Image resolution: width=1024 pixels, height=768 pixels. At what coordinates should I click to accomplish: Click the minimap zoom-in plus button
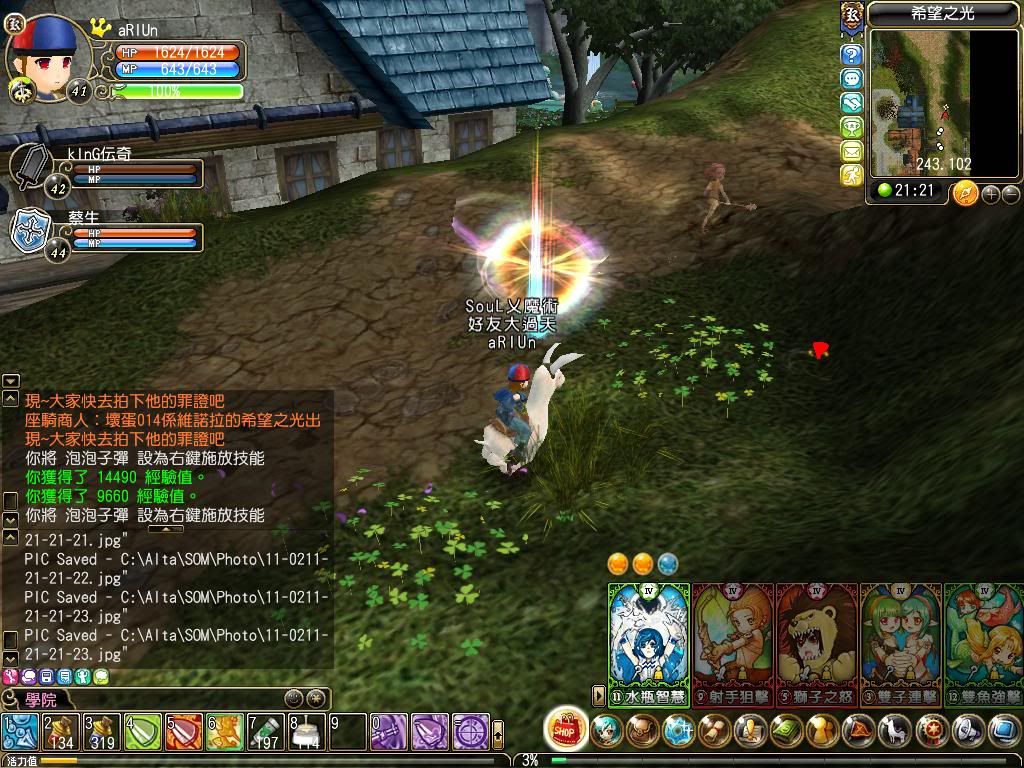tap(991, 194)
